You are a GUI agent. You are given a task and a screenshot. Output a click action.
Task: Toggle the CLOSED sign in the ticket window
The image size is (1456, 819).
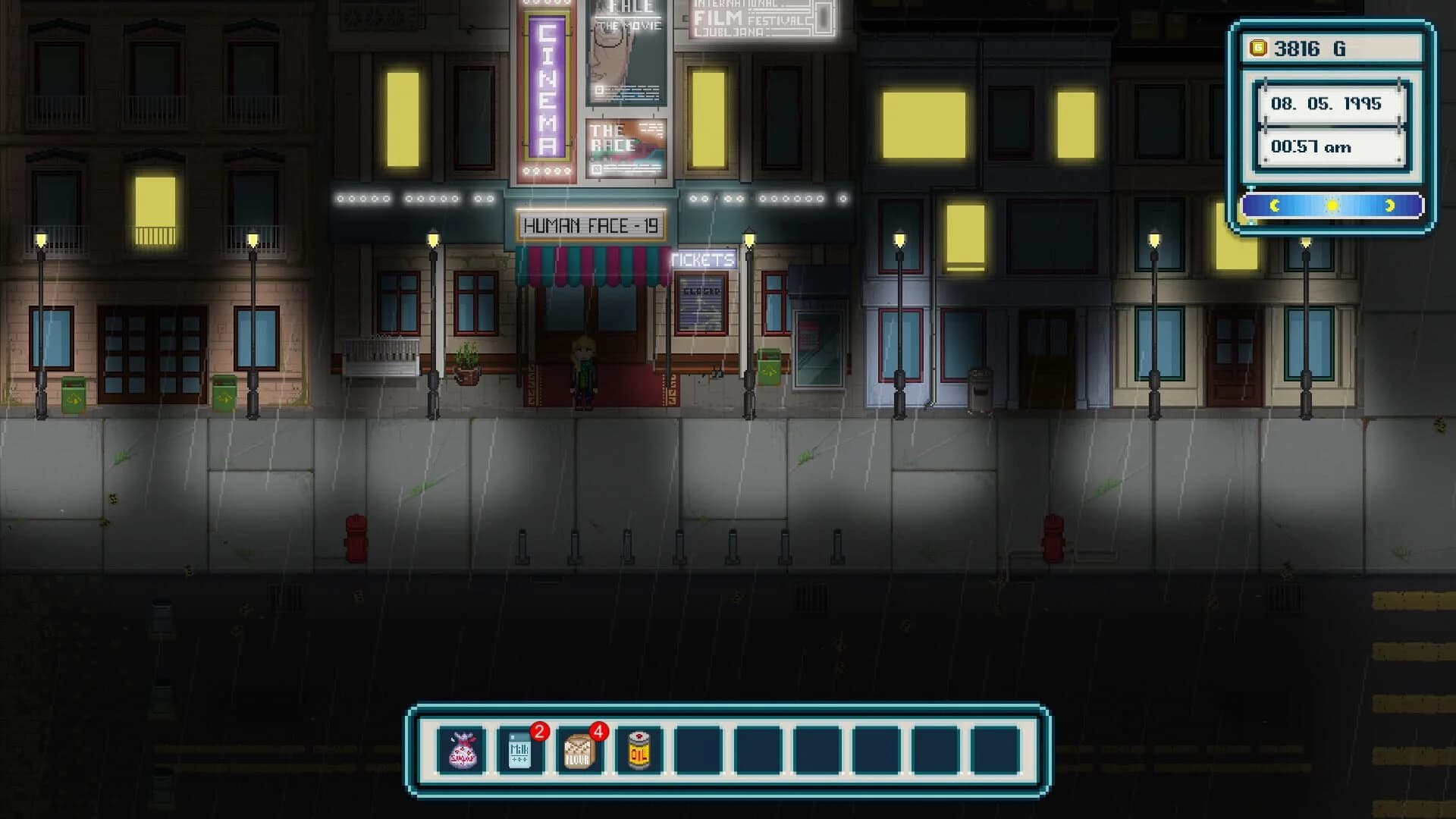point(703,292)
